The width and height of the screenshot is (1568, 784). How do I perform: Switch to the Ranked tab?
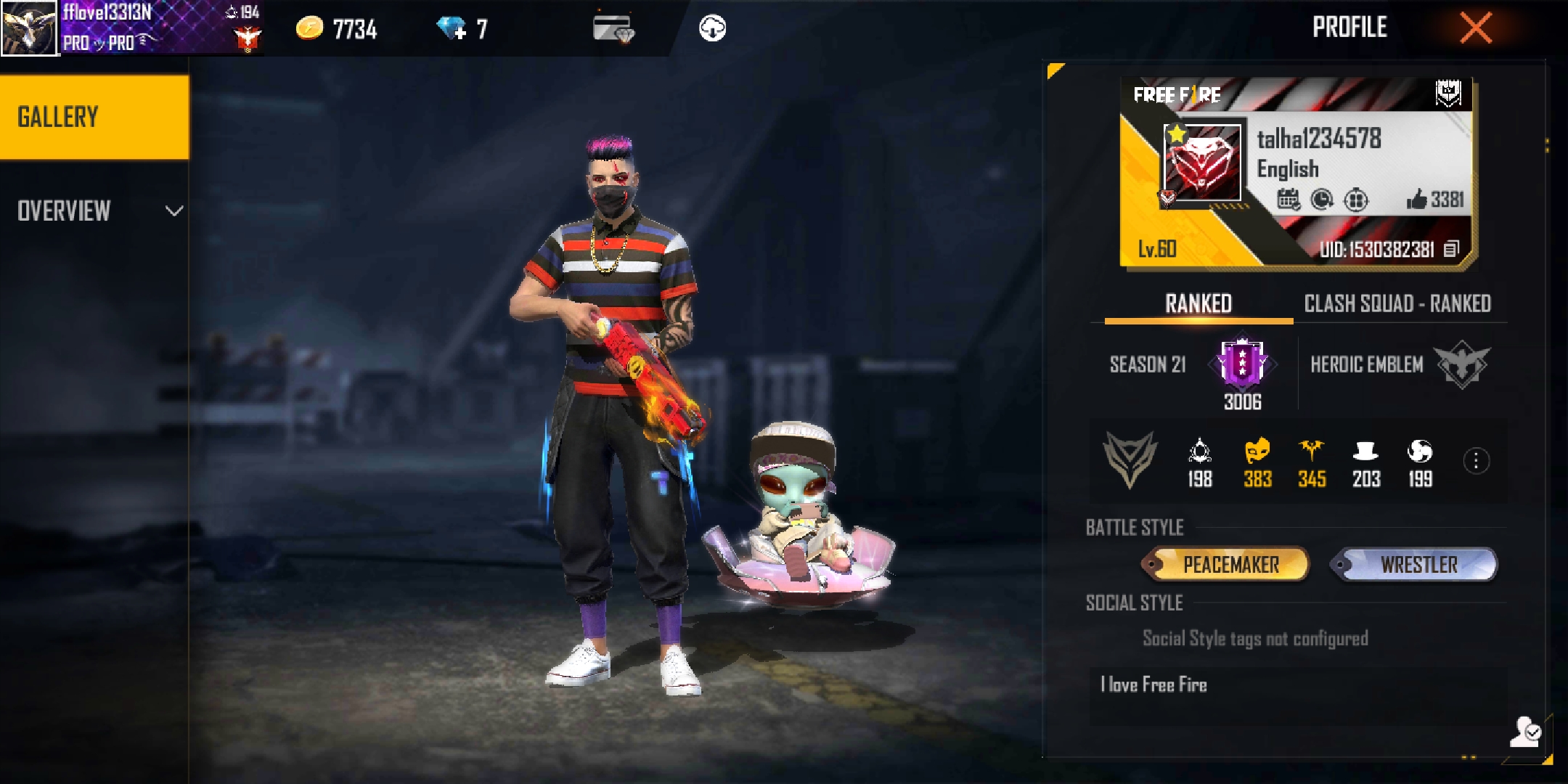tap(1198, 303)
